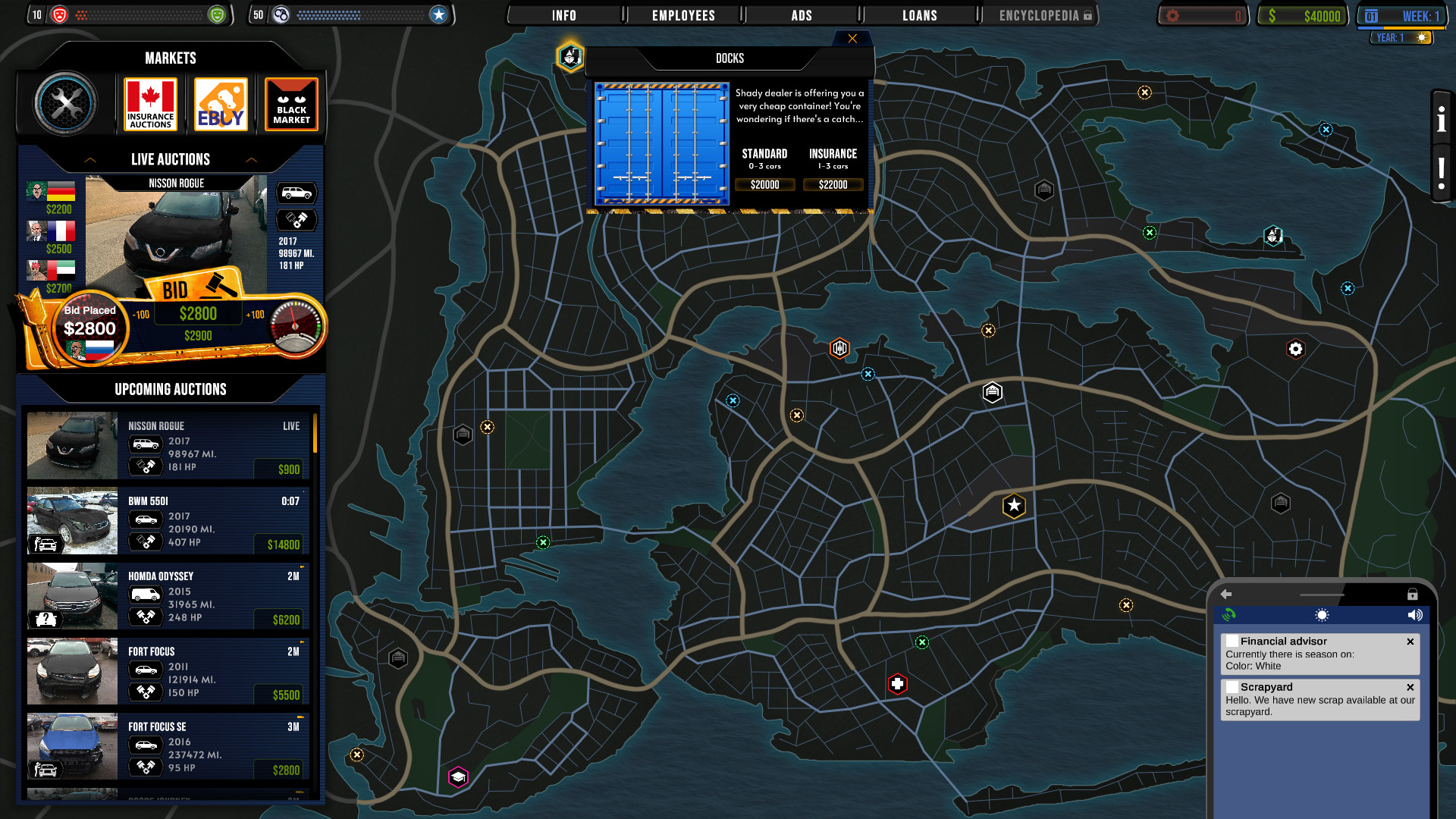Open the Loans menu

(x=919, y=14)
